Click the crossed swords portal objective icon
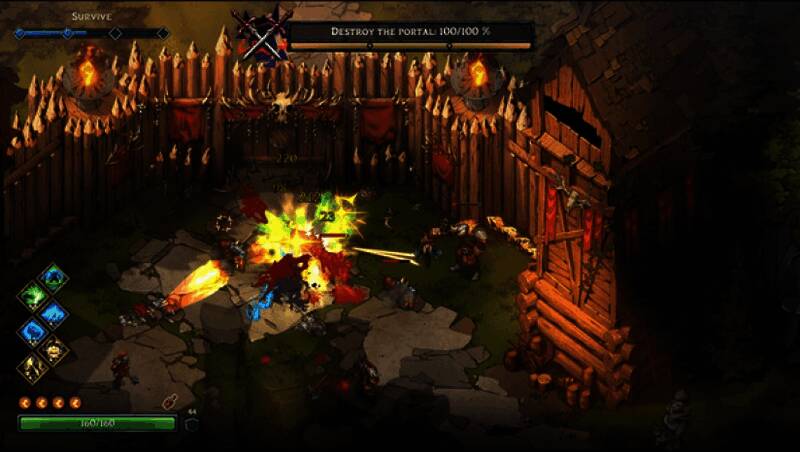Image resolution: width=800 pixels, height=452 pixels. 261,38
